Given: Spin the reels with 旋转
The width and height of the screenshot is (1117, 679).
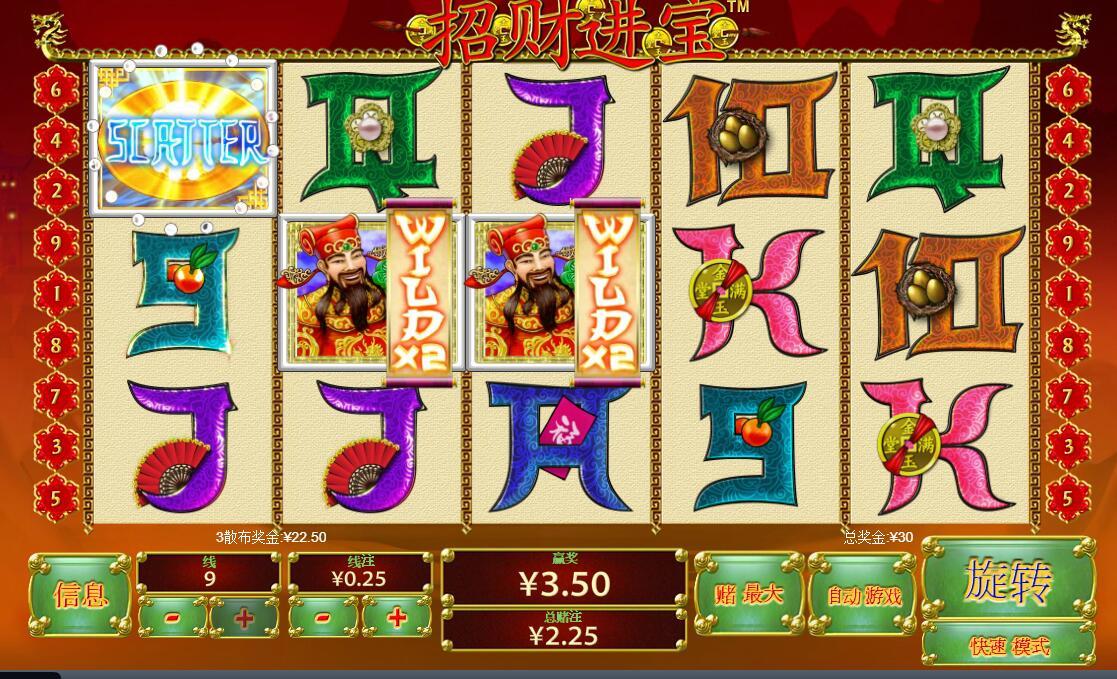Looking at the screenshot, I should pyautogui.click(x=1007, y=579).
